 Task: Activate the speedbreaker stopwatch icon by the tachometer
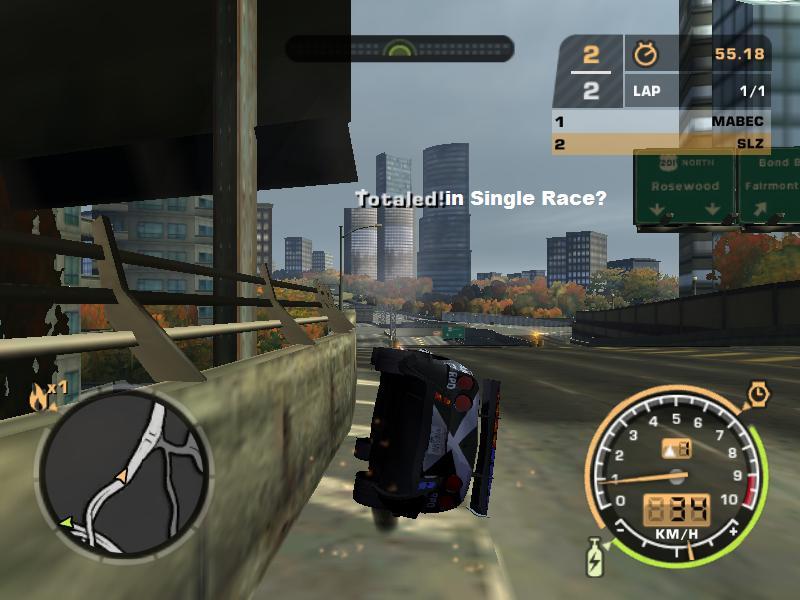(758, 395)
